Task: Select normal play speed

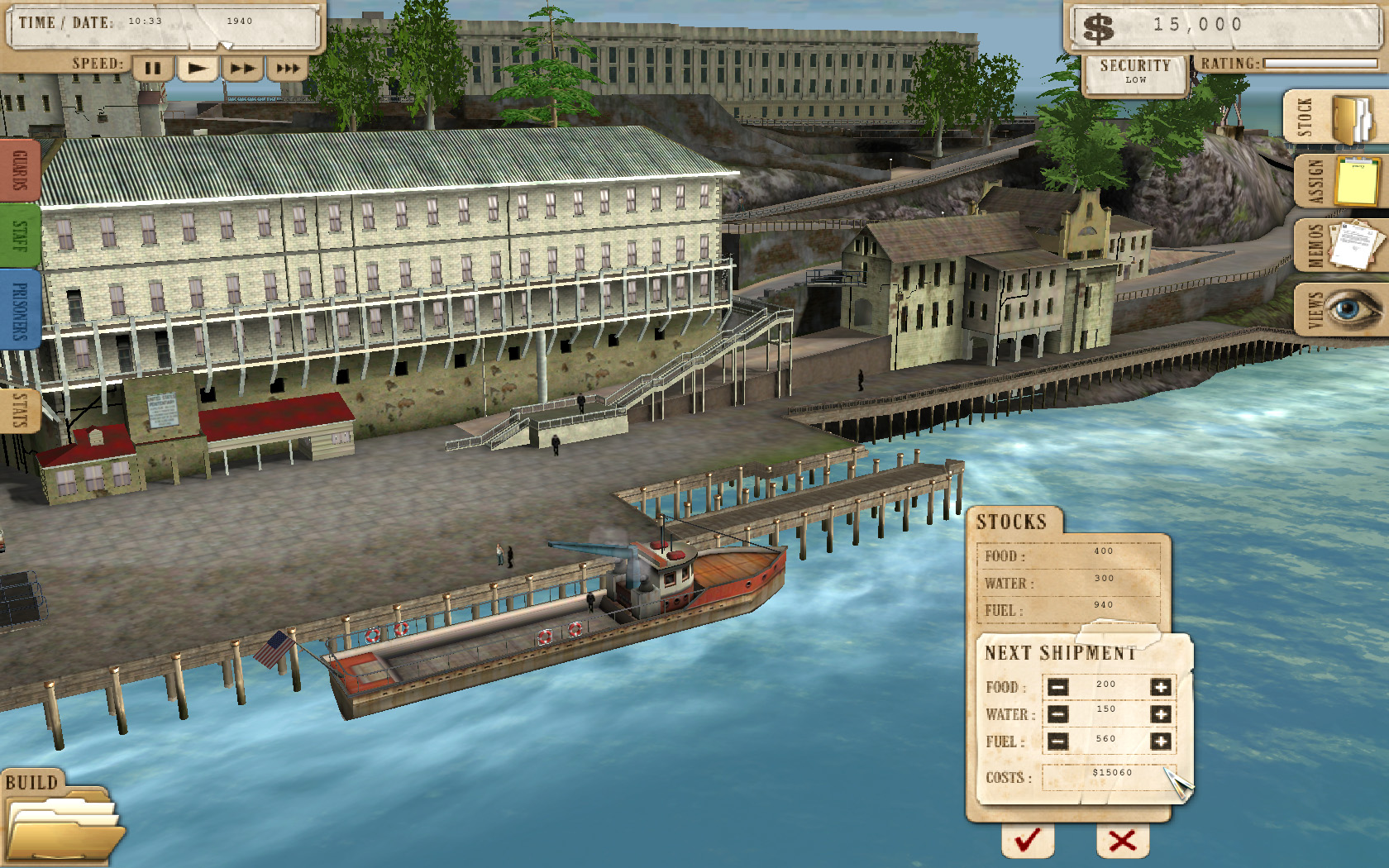Action: pyautogui.click(x=198, y=69)
